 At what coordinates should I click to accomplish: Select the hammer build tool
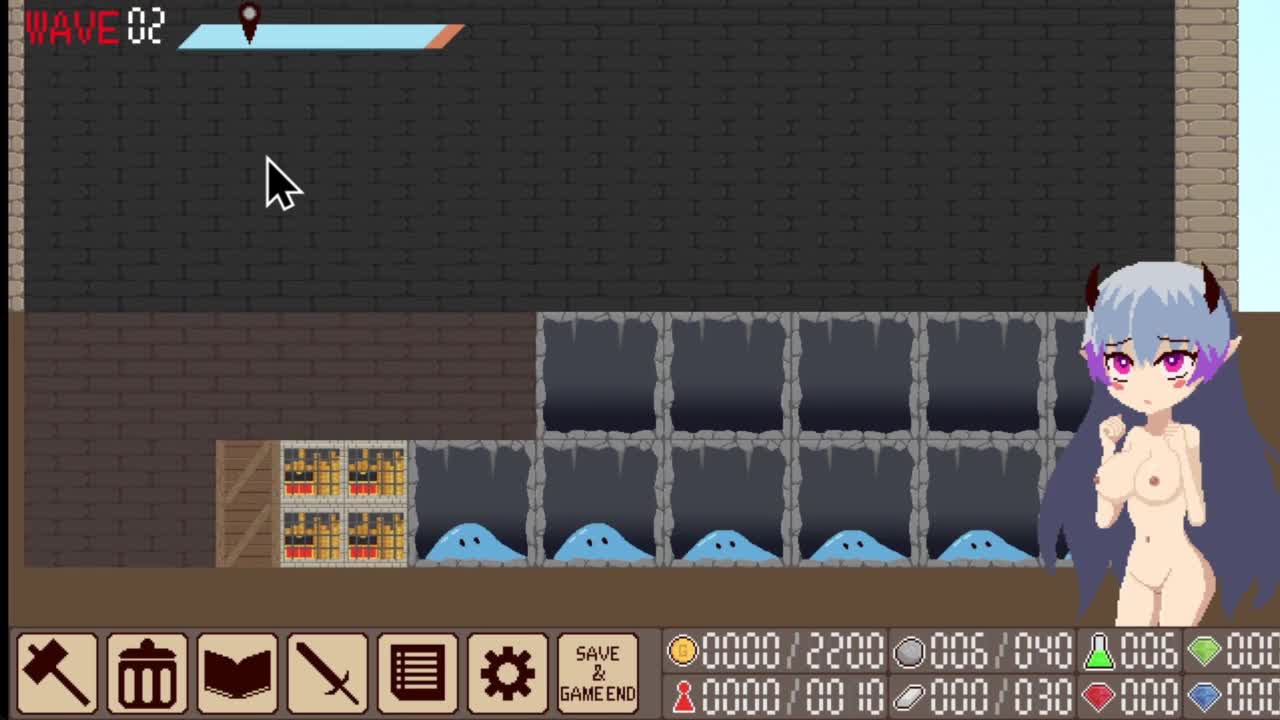click(57, 672)
